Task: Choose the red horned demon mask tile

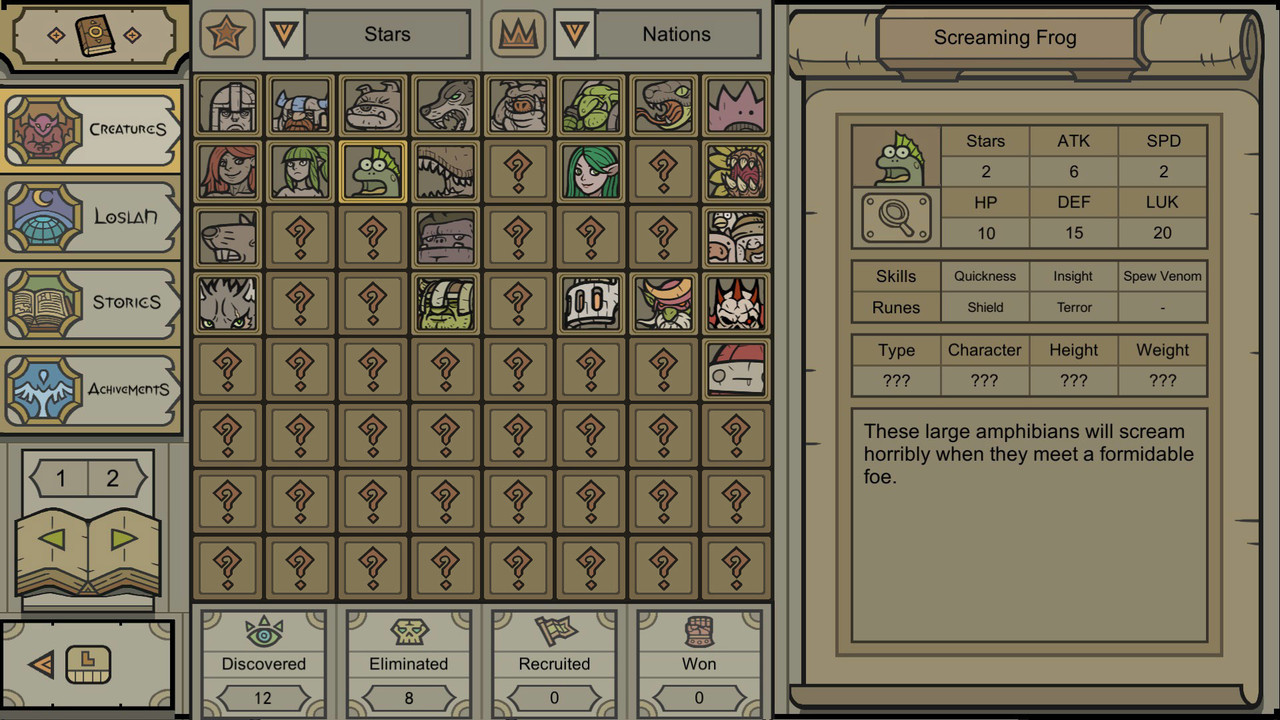Action: 737,304
